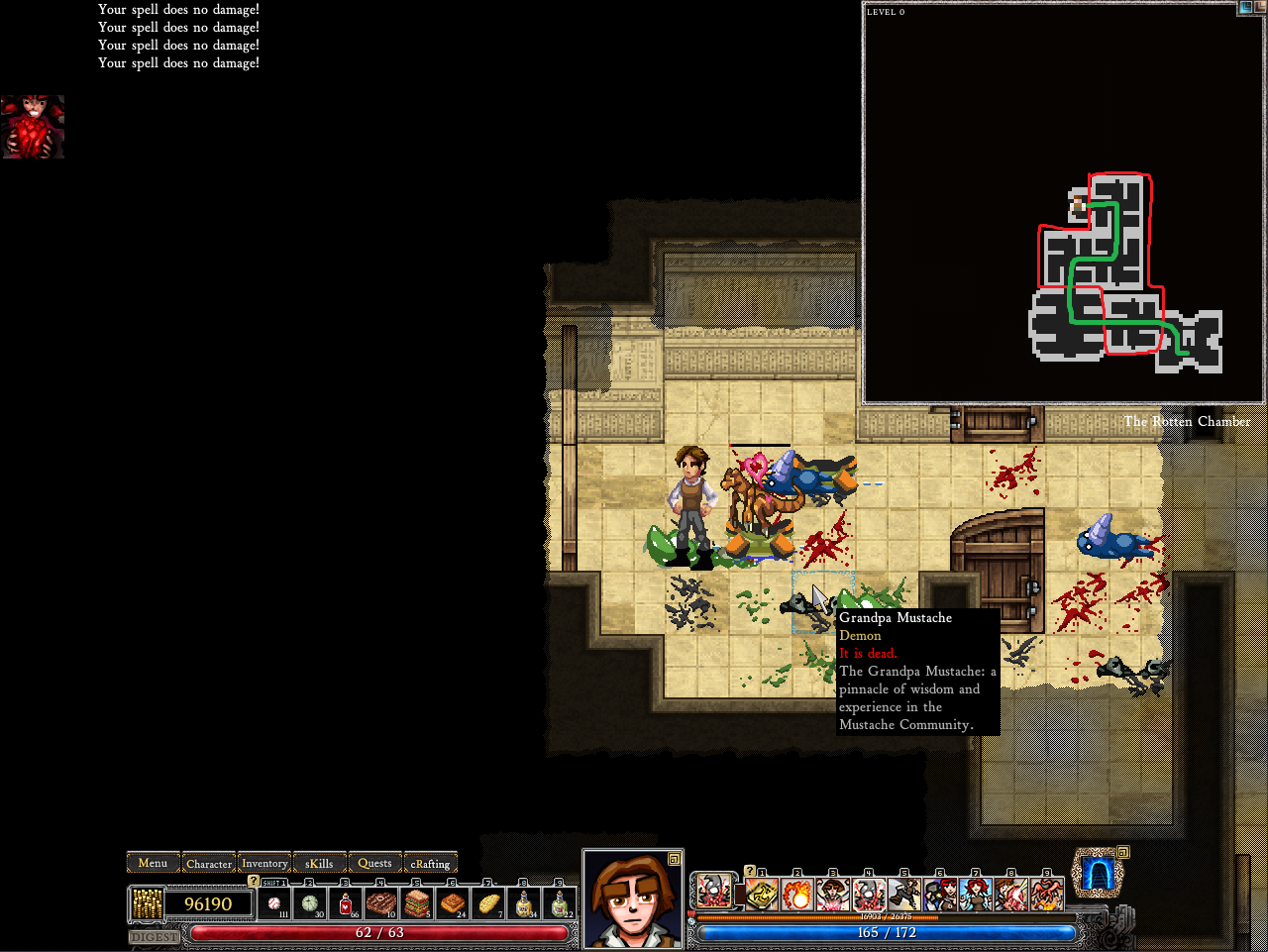The width and height of the screenshot is (1268, 952).
Task: Use the running dash skill
Action: point(903,895)
